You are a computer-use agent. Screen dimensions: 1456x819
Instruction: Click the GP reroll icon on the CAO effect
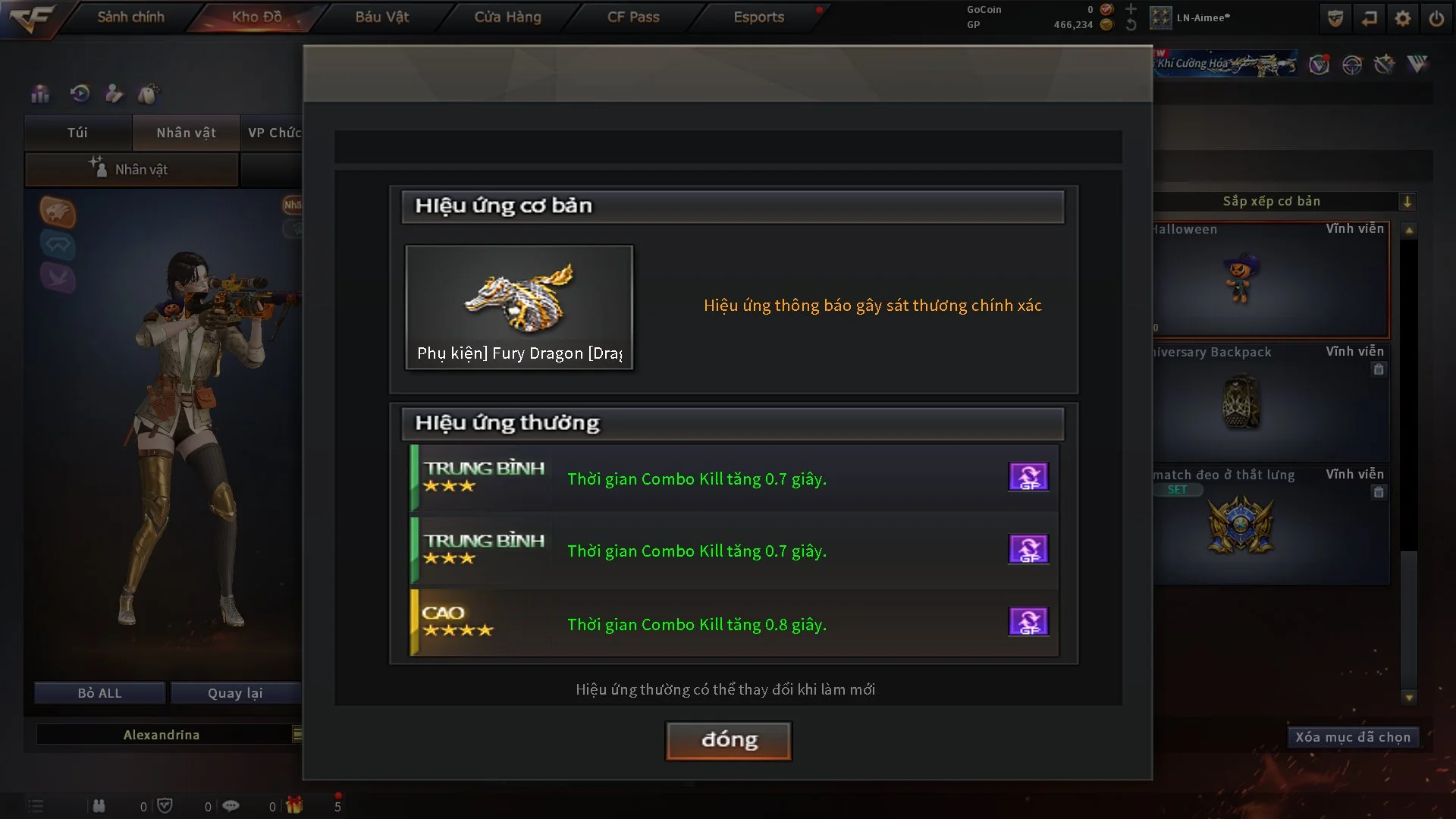click(x=1028, y=622)
